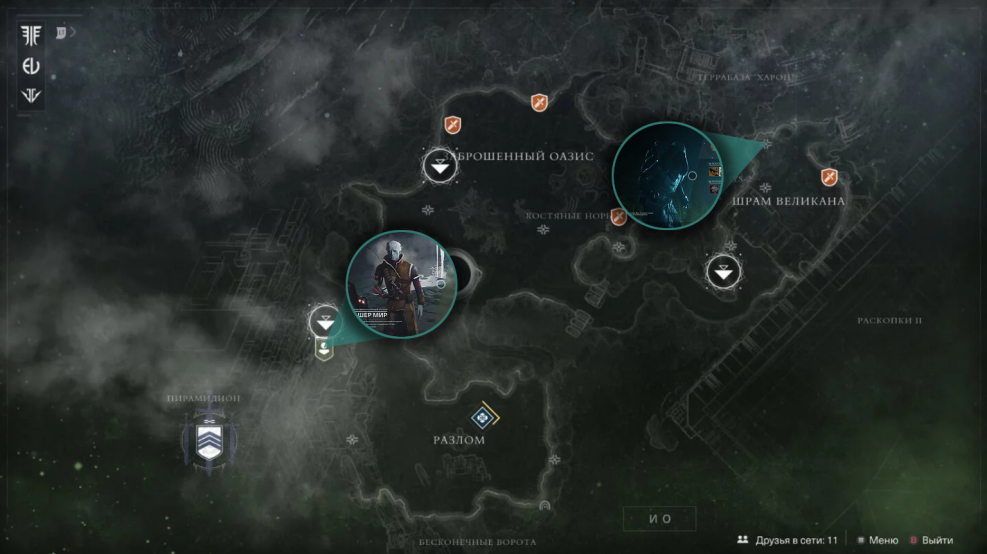Choose Выйти to leave the map
Viewport: 987px width, 554px height.
point(930,540)
